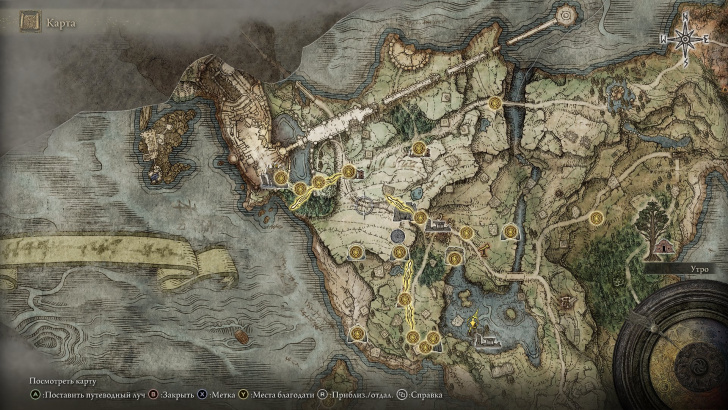Select the small domed hut icon below the Erdtree
This screenshot has height=410, width=728.
click(x=664, y=245)
